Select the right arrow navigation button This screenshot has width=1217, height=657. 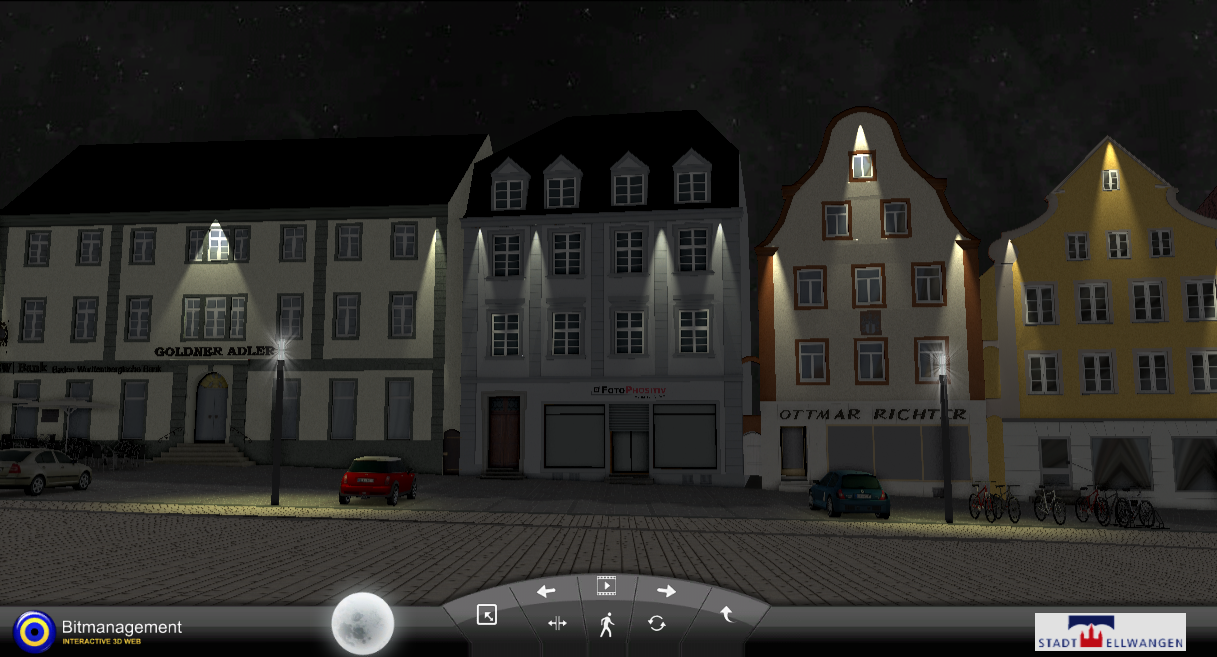pos(666,591)
